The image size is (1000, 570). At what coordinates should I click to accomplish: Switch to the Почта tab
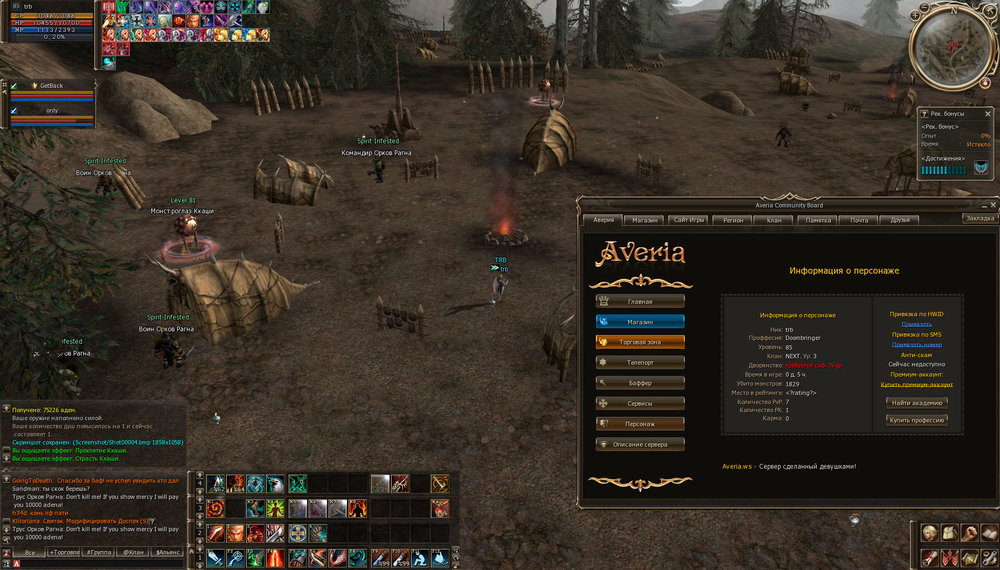[x=859, y=219]
